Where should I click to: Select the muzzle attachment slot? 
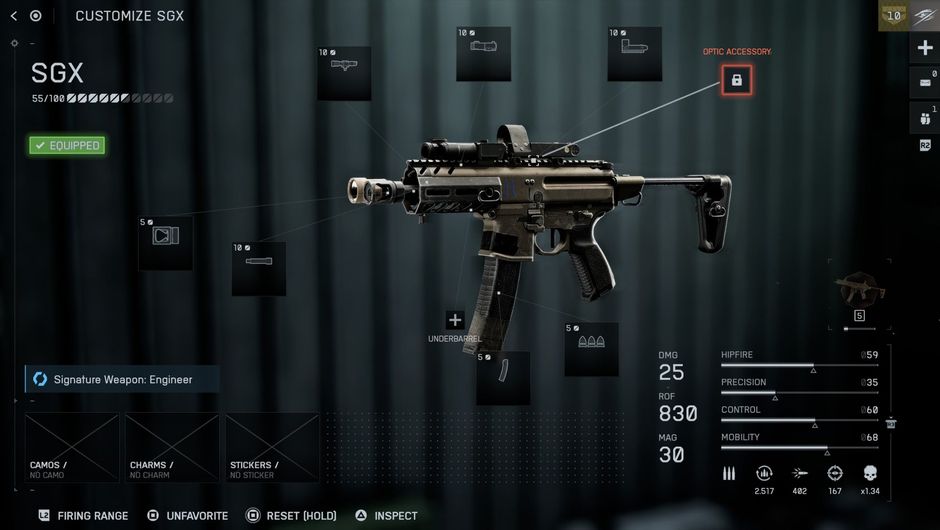tap(165, 243)
